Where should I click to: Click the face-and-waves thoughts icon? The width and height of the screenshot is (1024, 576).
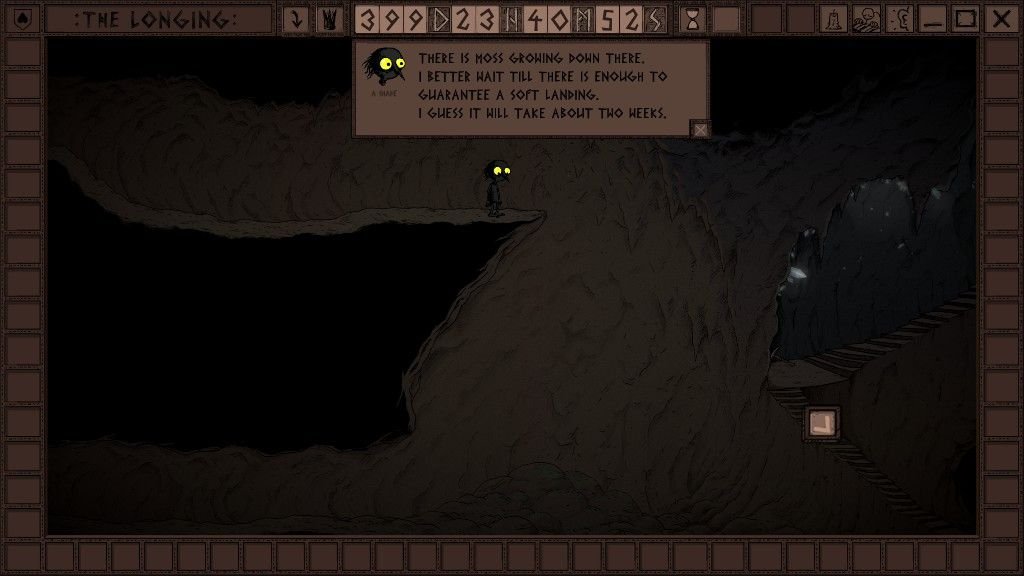click(x=867, y=19)
